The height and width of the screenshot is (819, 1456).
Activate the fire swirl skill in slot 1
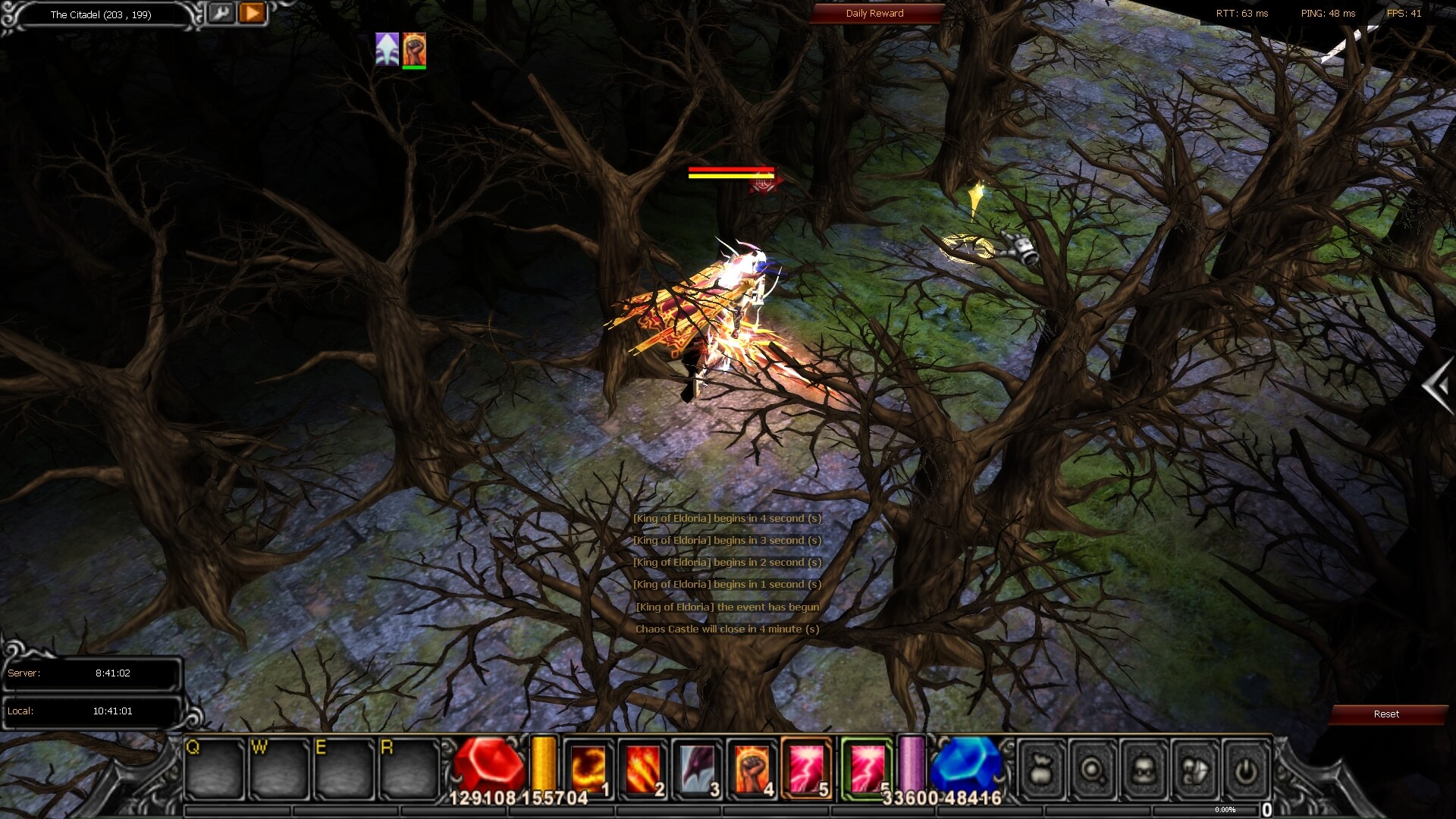[588, 768]
